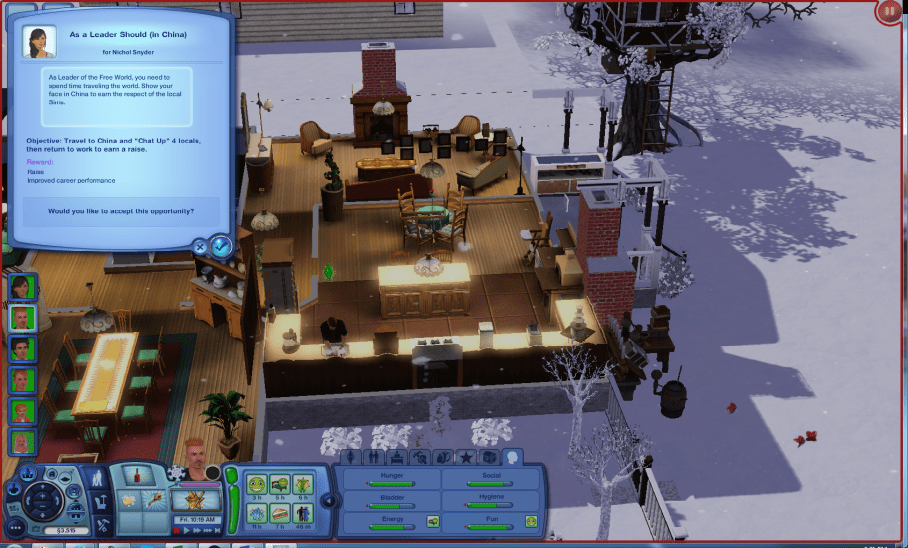Open the Inventory tab with the box icon
The height and width of the screenshot is (548, 908).
[489, 457]
